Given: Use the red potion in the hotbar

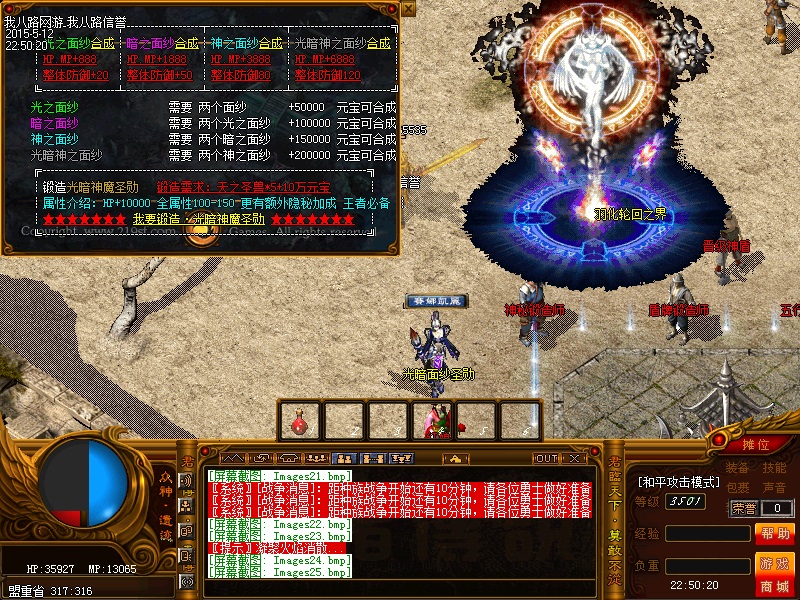Looking at the screenshot, I should pos(298,421).
